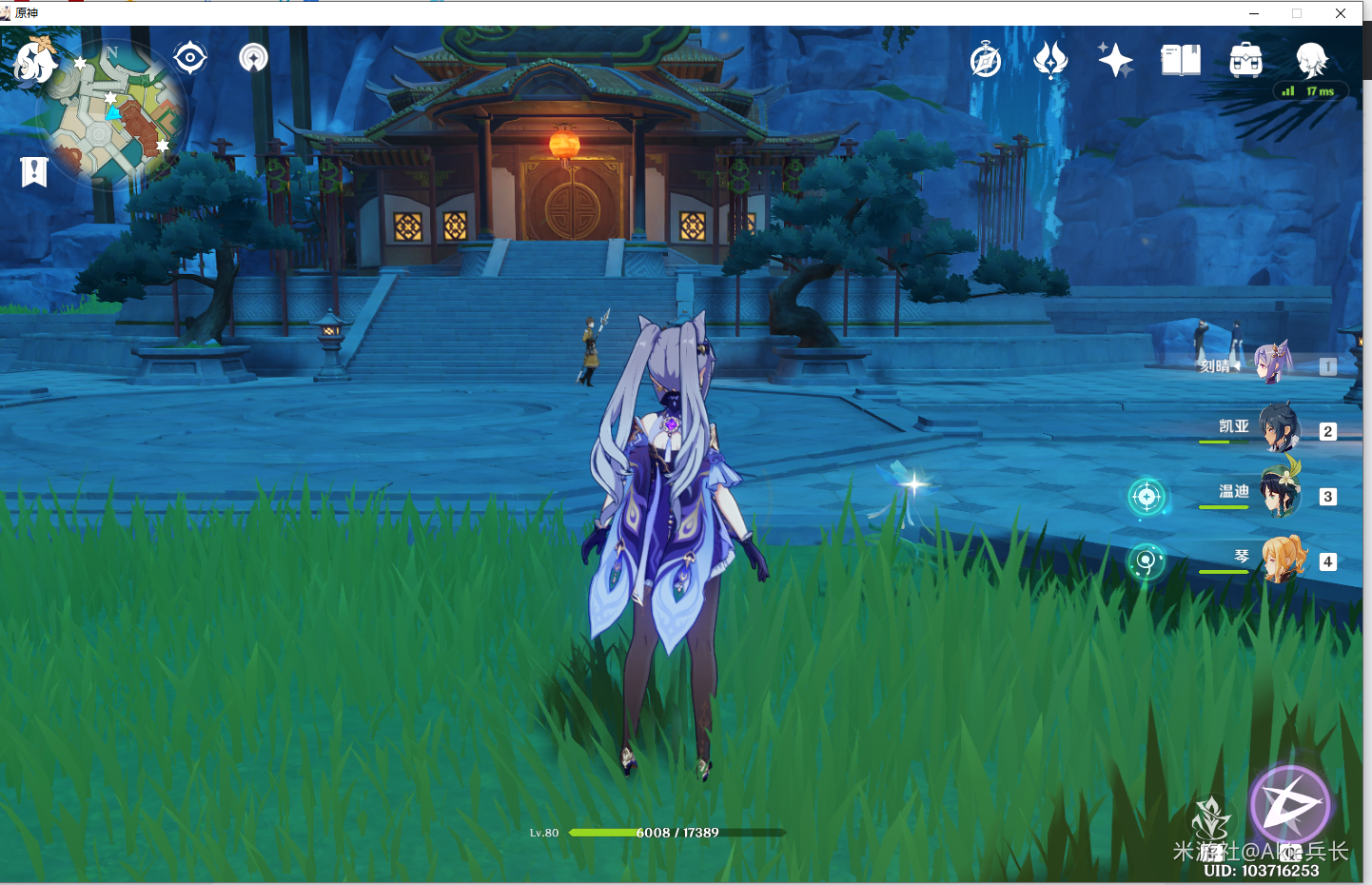Open the character screen head icon

[1311, 60]
